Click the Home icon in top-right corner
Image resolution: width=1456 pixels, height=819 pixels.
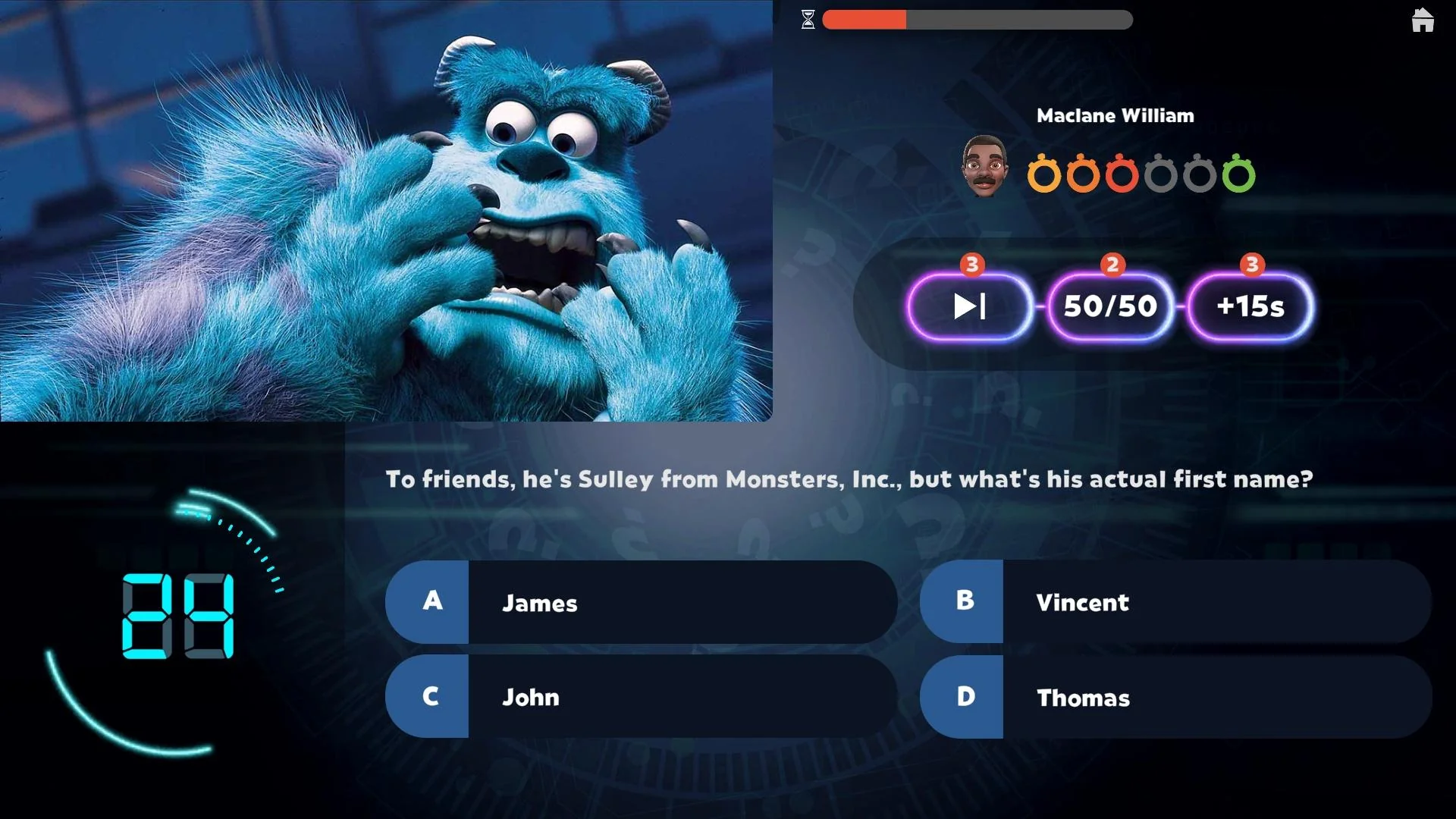(1423, 20)
